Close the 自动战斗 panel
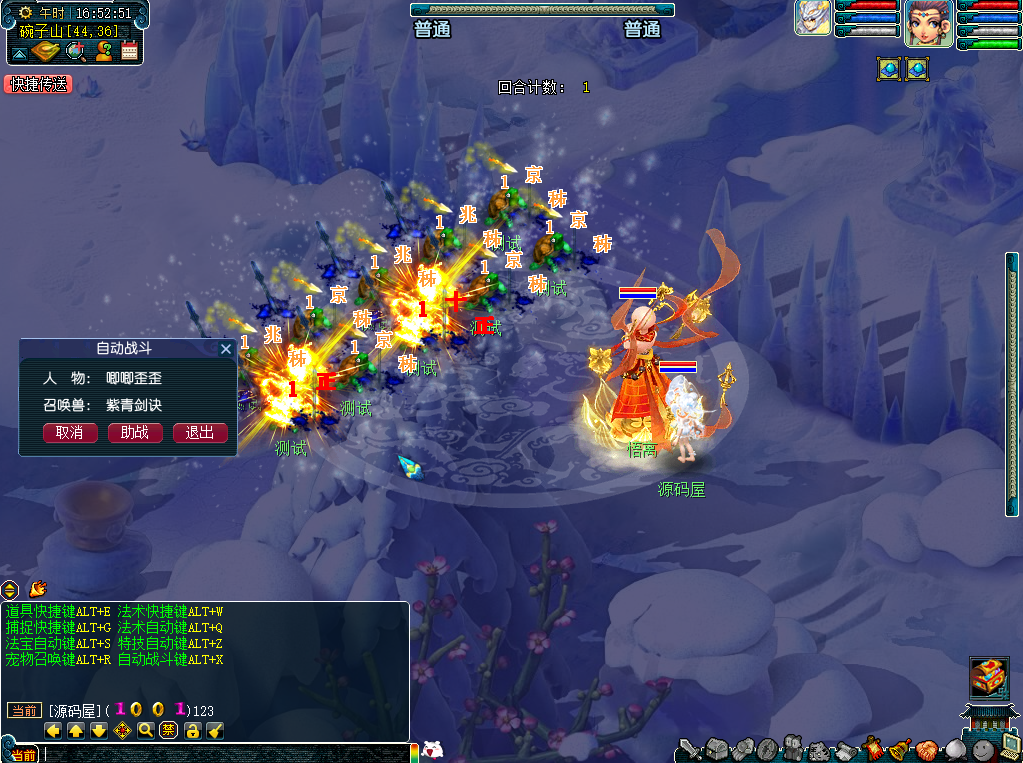 (226, 349)
